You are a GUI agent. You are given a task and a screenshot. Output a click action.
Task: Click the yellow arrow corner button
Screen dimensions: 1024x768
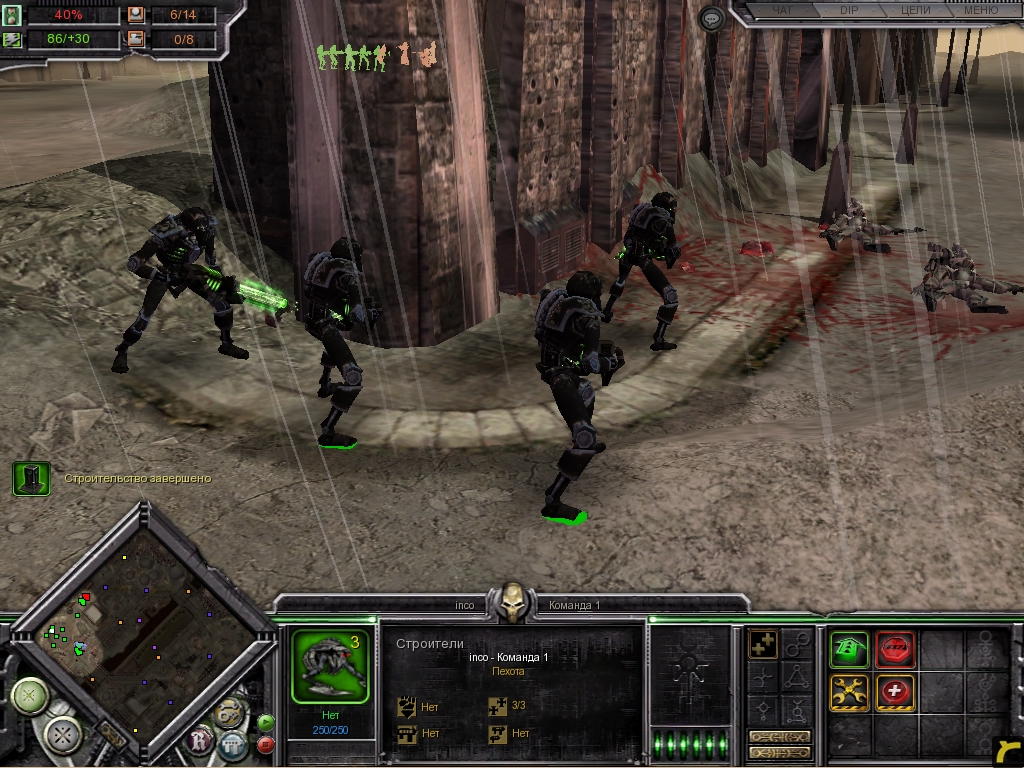1008,751
